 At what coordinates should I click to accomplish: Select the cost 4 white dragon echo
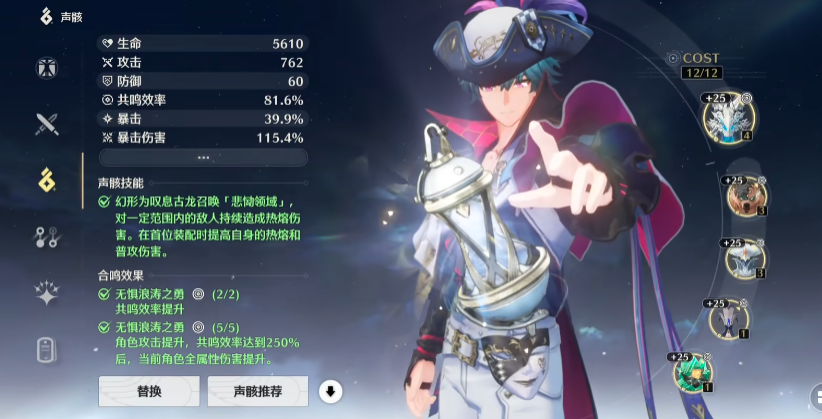coord(729,117)
